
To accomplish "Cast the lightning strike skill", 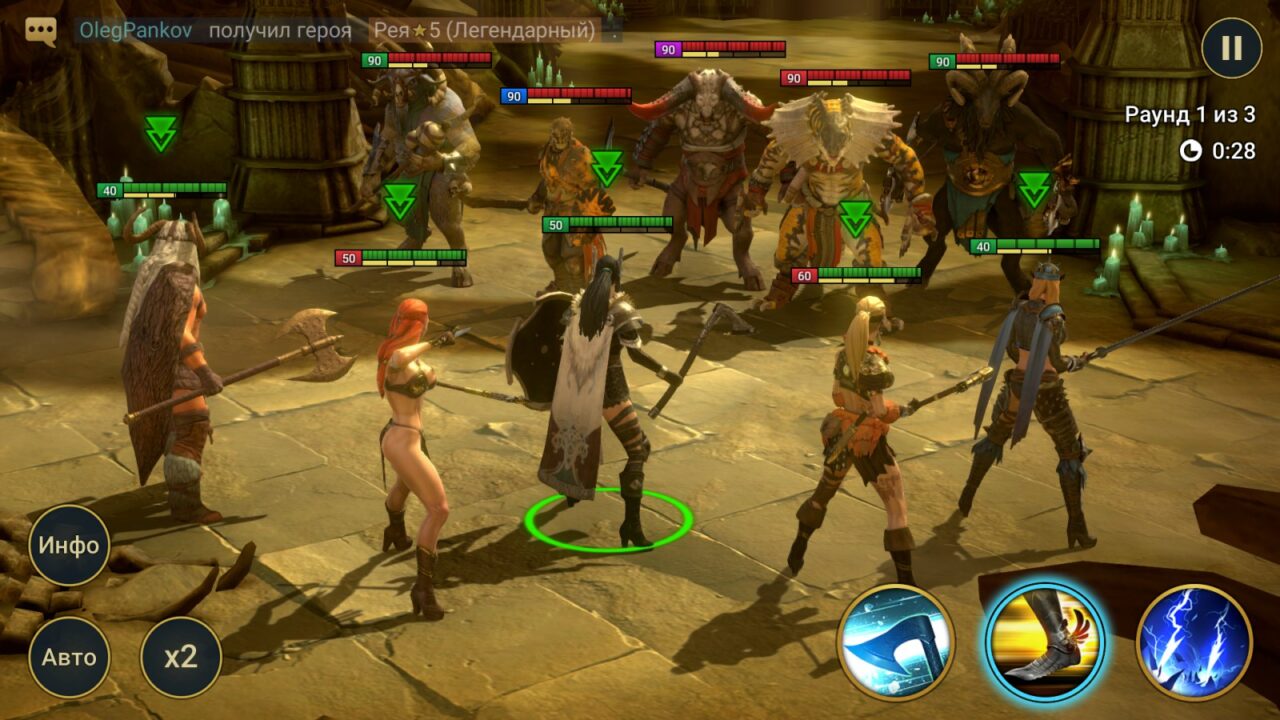I will (x=1194, y=642).
